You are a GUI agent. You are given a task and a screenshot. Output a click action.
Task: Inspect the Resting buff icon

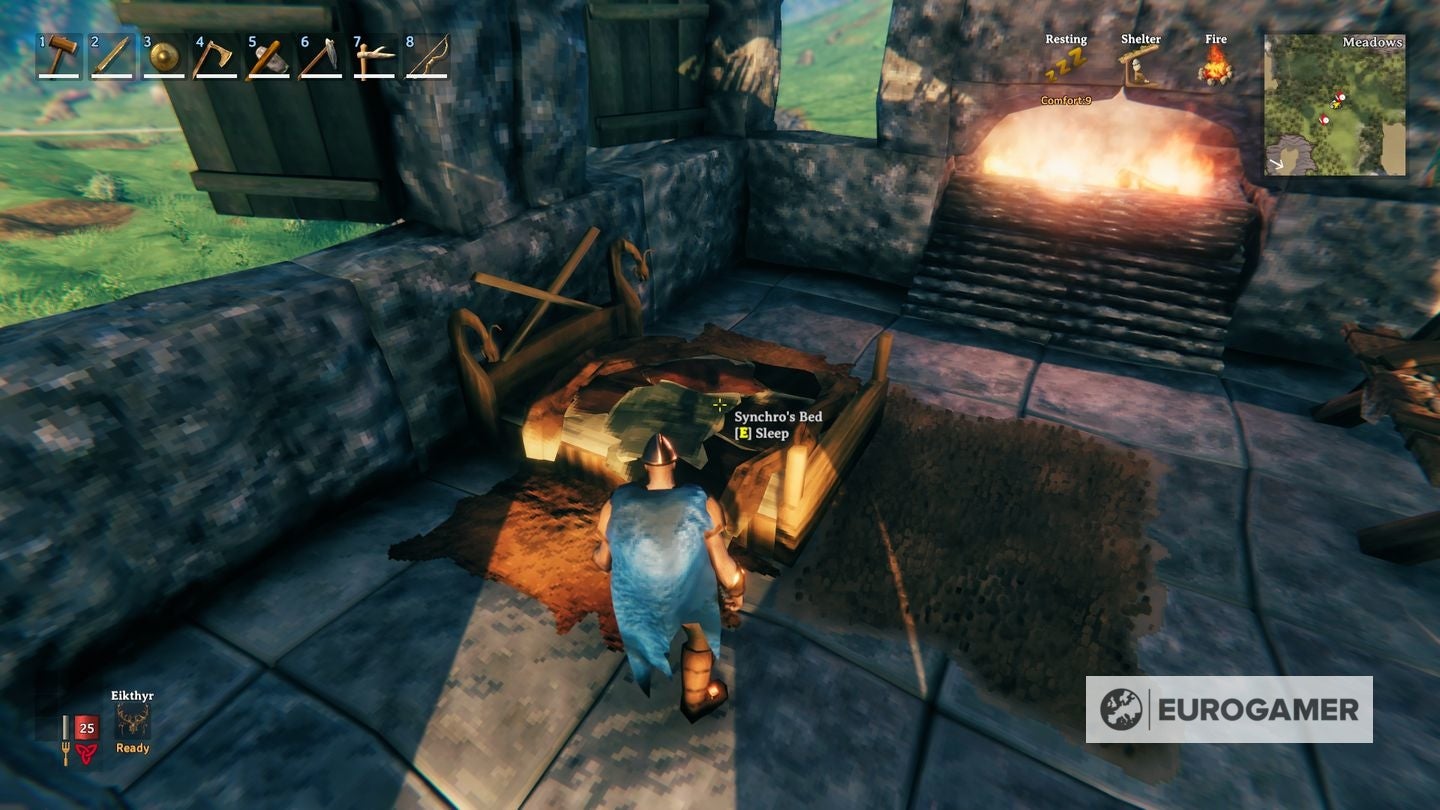tap(1067, 60)
